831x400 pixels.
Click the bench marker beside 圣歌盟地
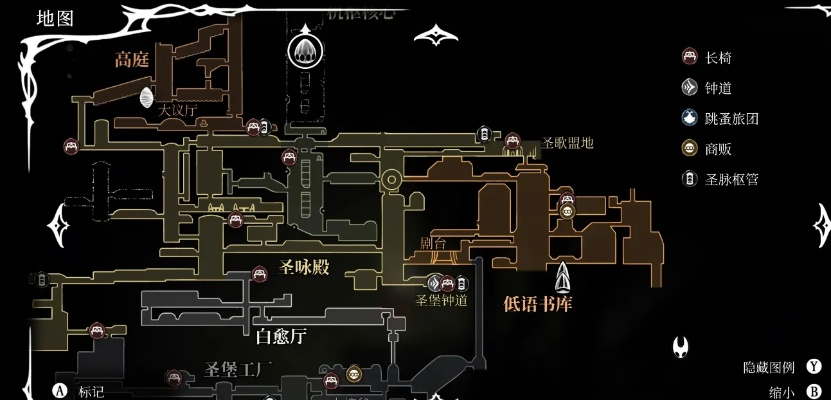click(x=513, y=141)
